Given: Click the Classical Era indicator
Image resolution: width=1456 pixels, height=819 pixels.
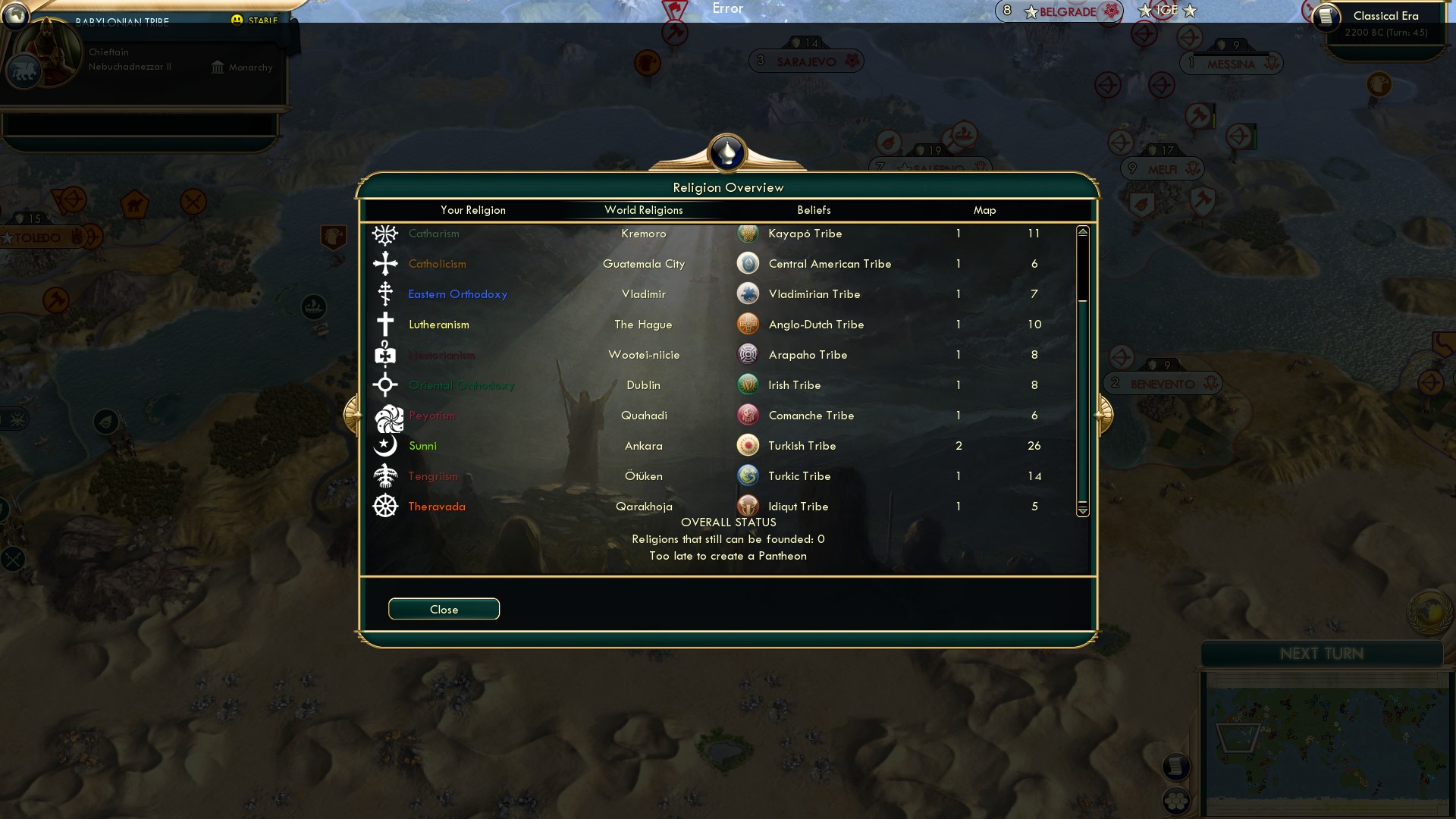Looking at the screenshot, I should 1385,15.
